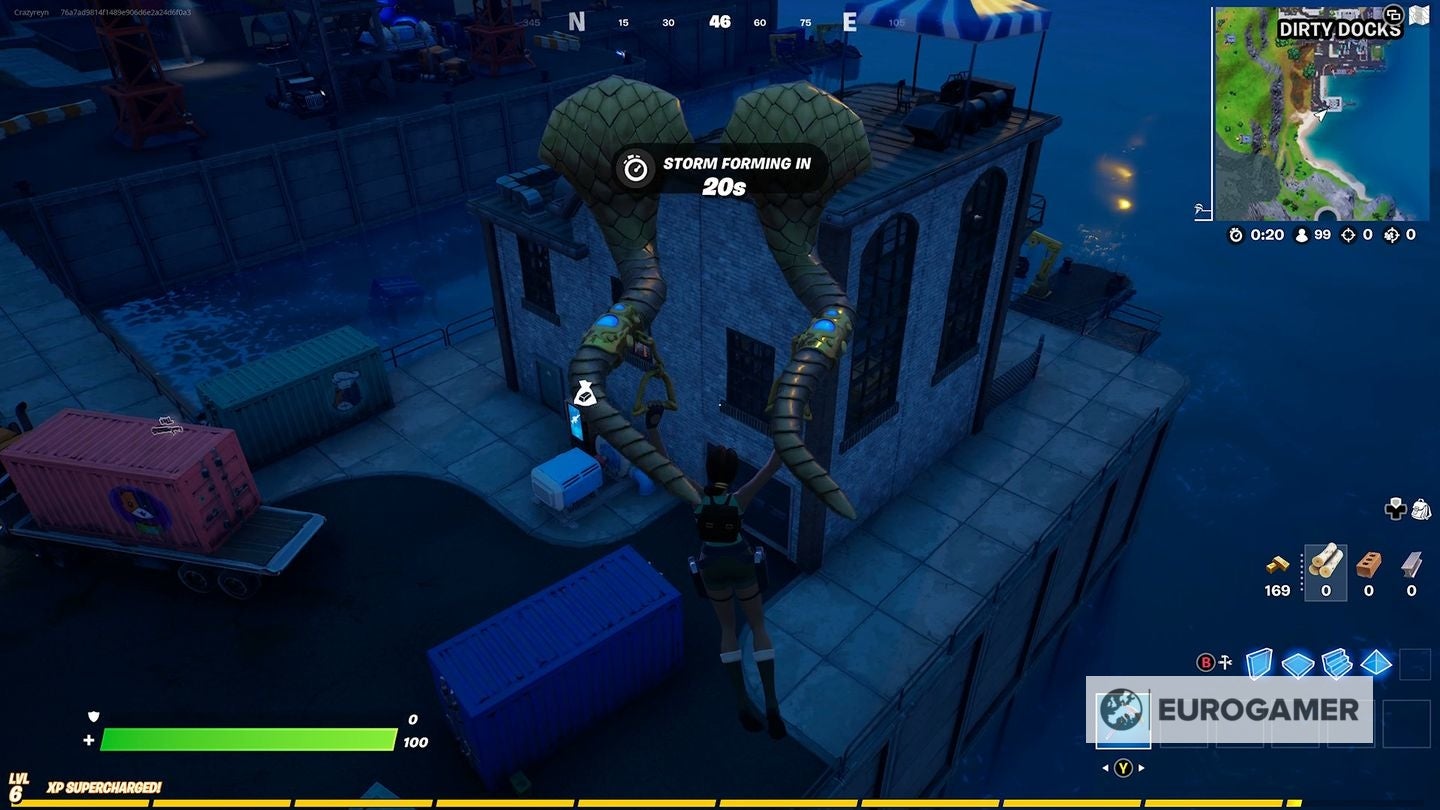Click the brick material icon
This screenshot has width=1440, height=810.
[x=1368, y=564]
